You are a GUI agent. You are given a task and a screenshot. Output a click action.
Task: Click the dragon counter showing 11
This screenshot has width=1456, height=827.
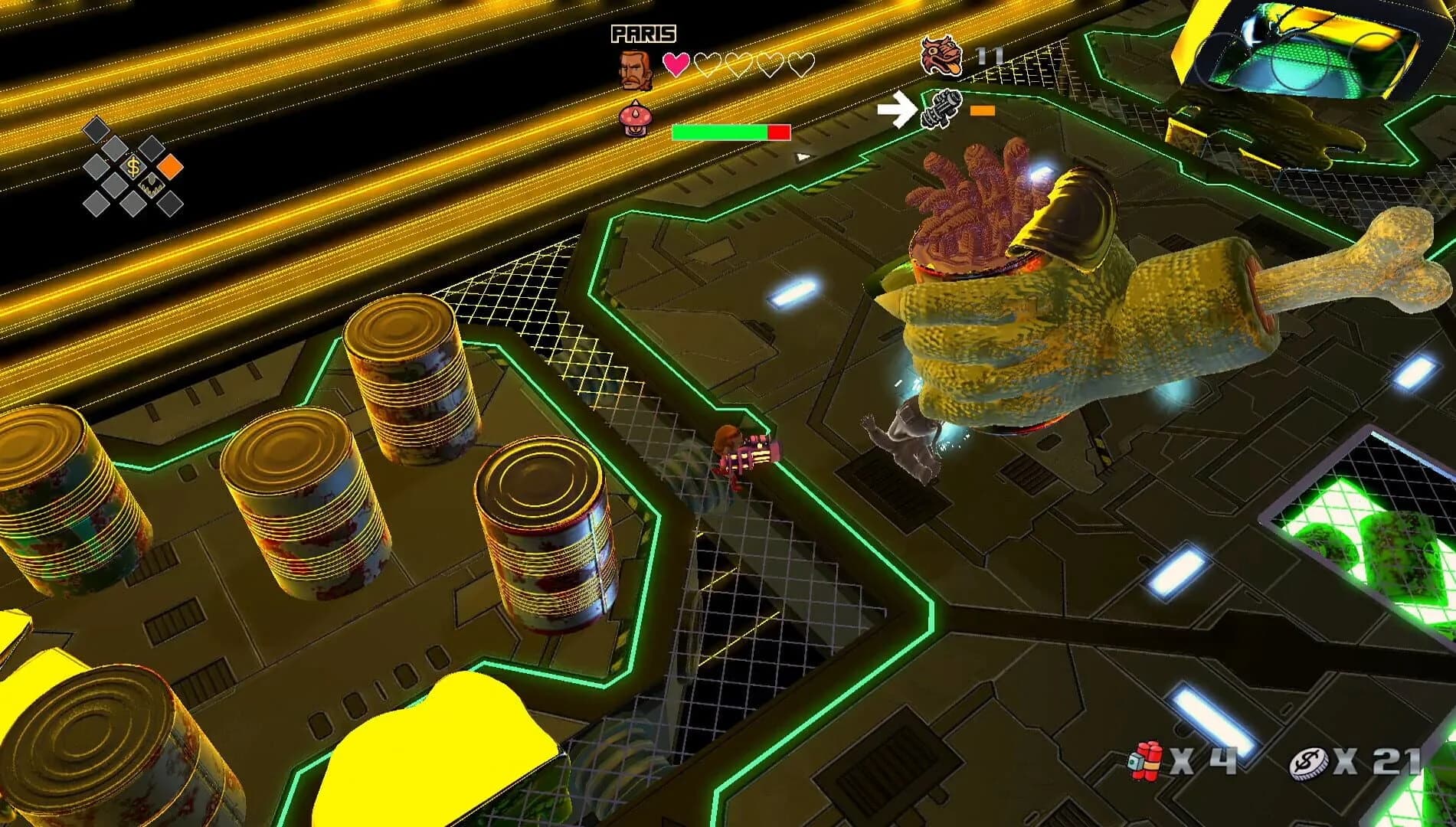(990, 54)
